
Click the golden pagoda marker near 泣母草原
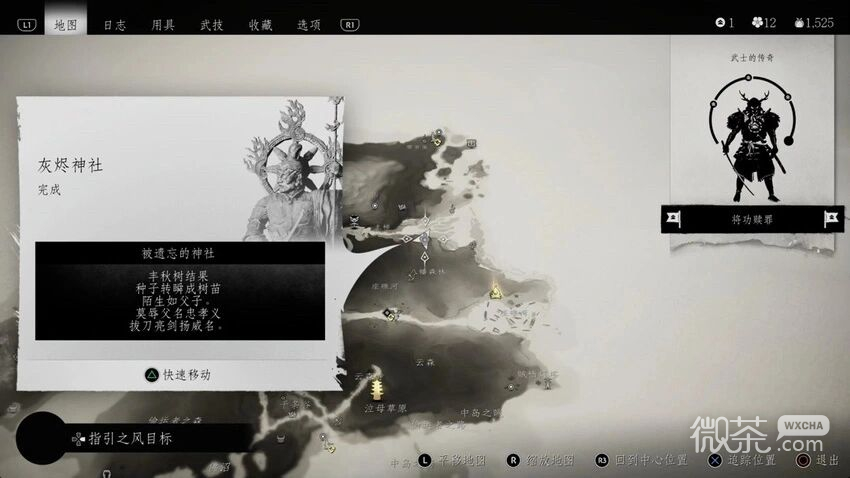point(377,386)
